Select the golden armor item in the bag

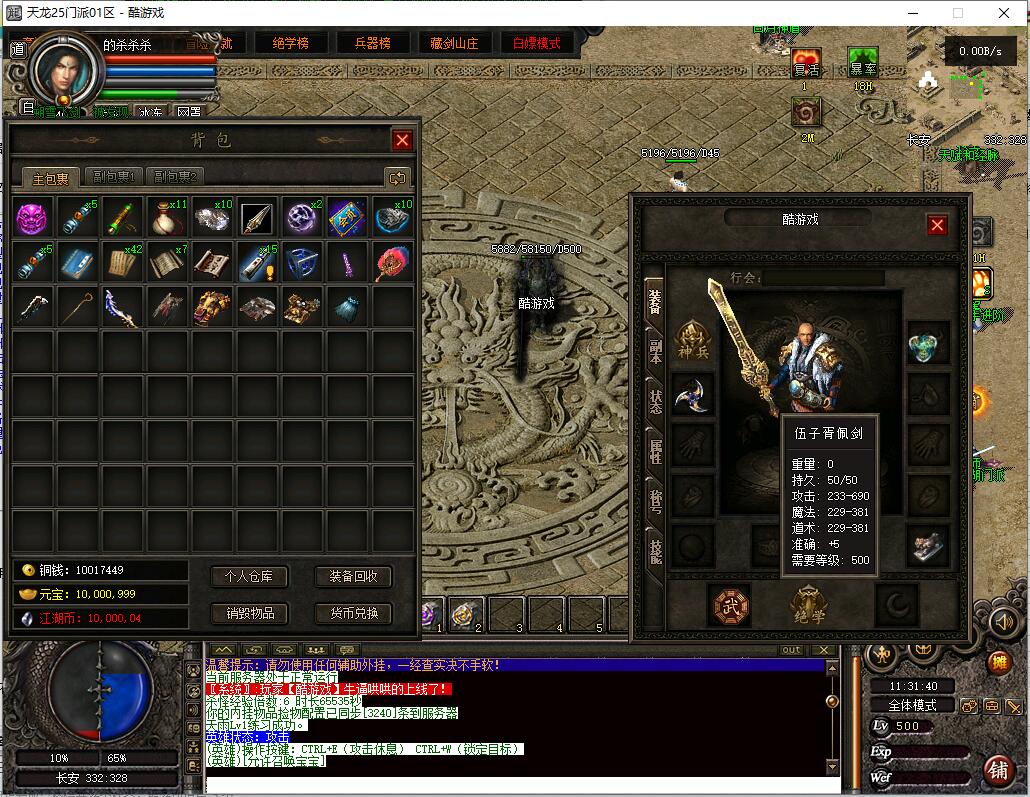(211, 307)
